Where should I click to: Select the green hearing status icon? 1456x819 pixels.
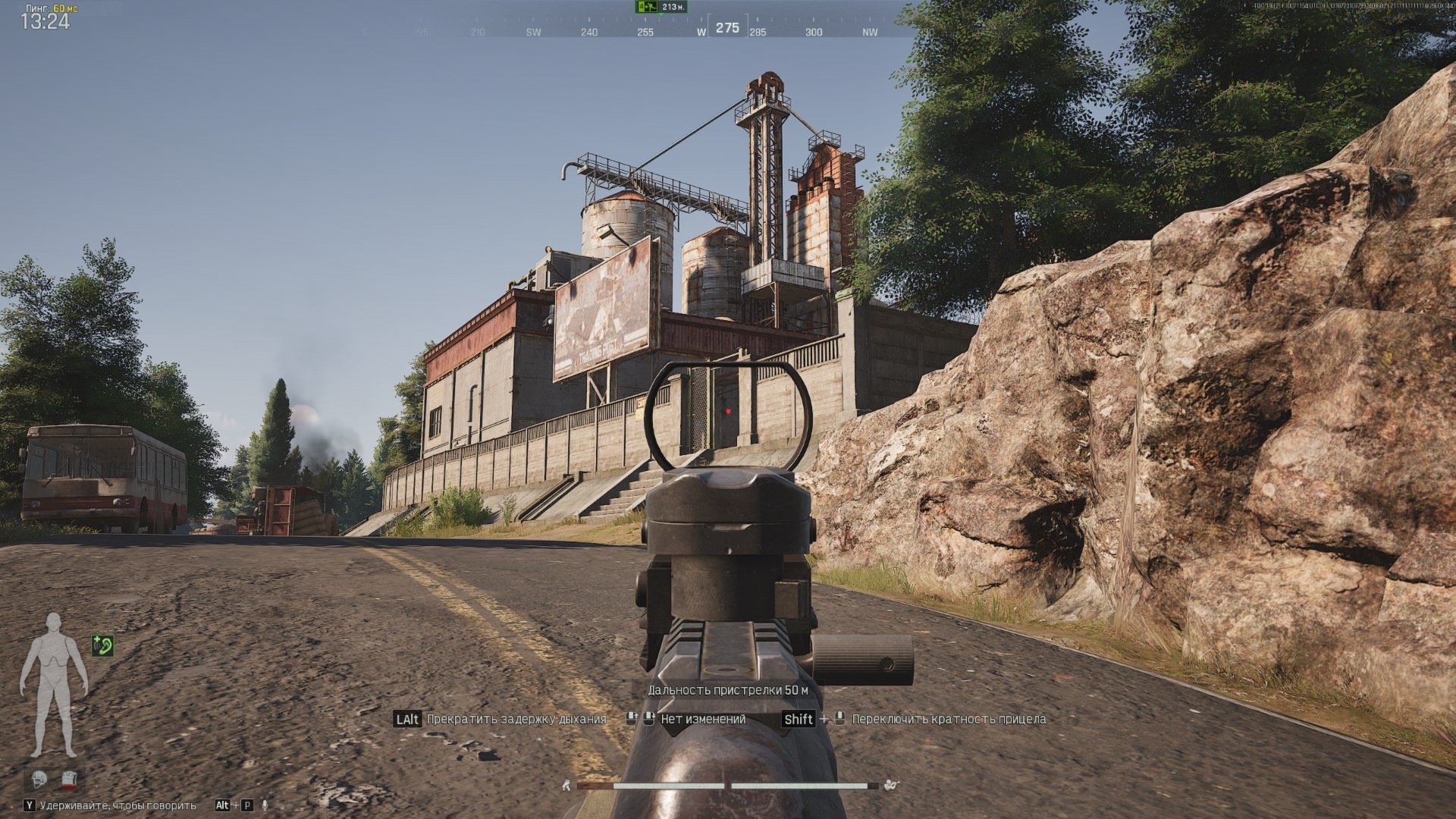point(102,645)
